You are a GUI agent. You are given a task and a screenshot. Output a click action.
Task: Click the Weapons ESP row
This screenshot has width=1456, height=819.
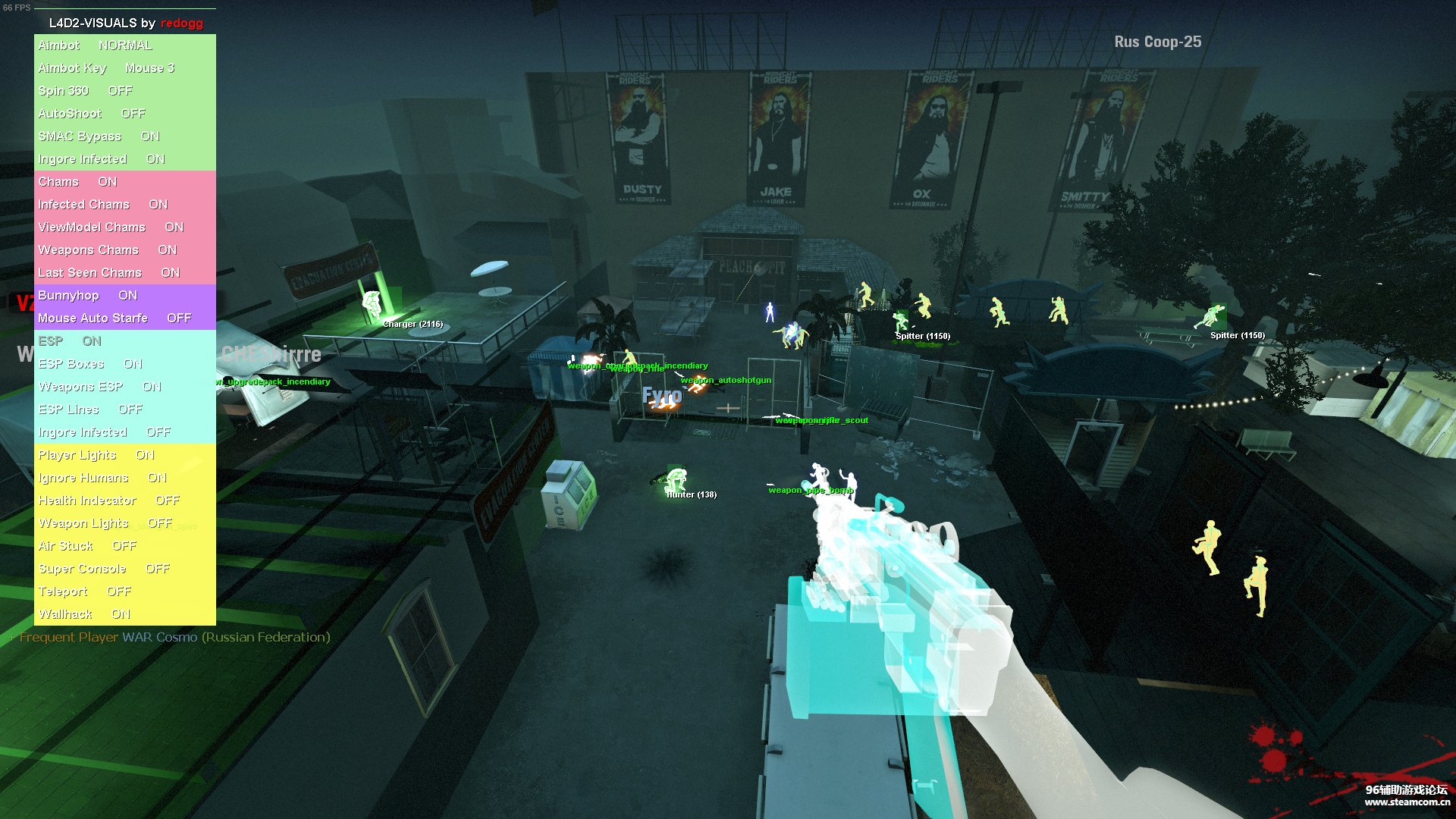point(99,387)
